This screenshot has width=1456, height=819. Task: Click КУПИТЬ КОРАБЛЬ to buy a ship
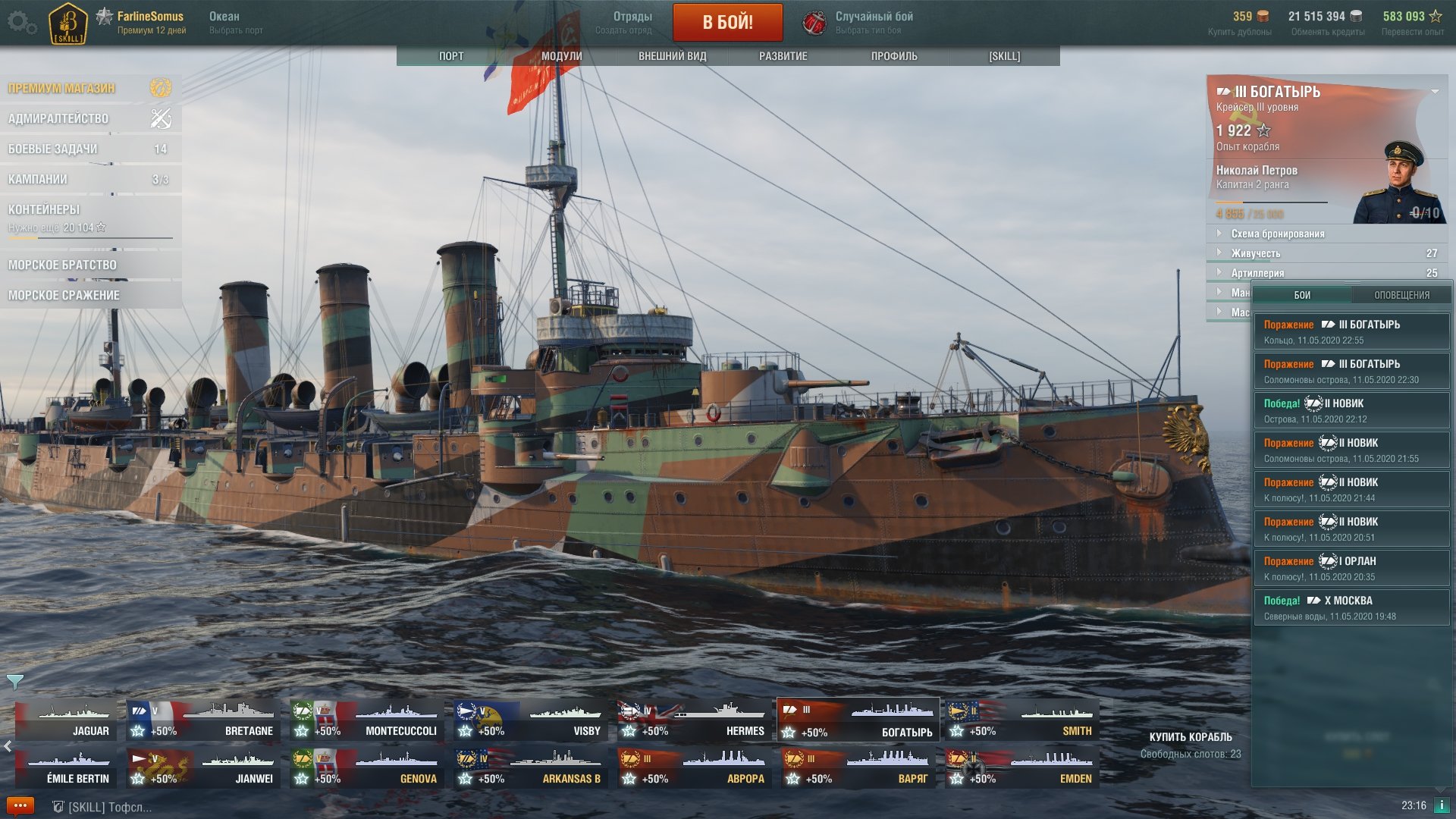[1190, 737]
